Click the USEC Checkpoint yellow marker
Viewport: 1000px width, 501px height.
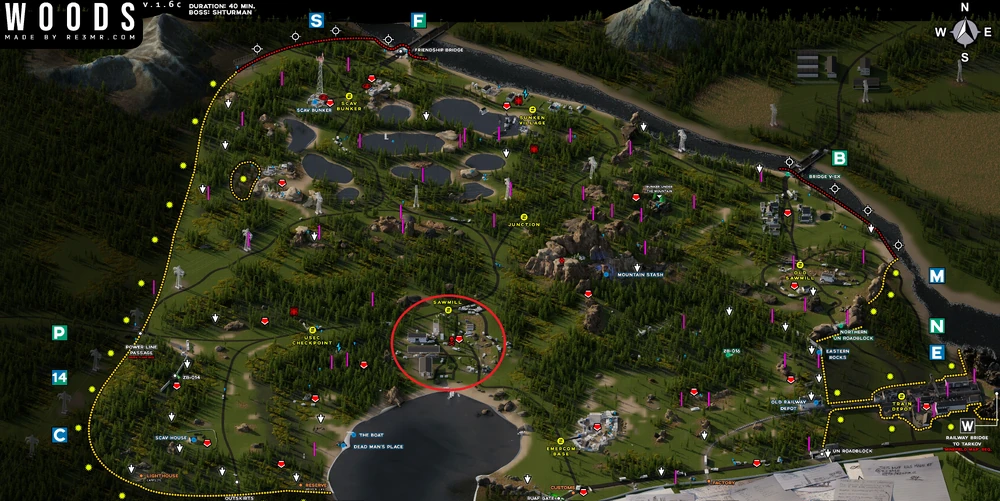tap(312, 330)
